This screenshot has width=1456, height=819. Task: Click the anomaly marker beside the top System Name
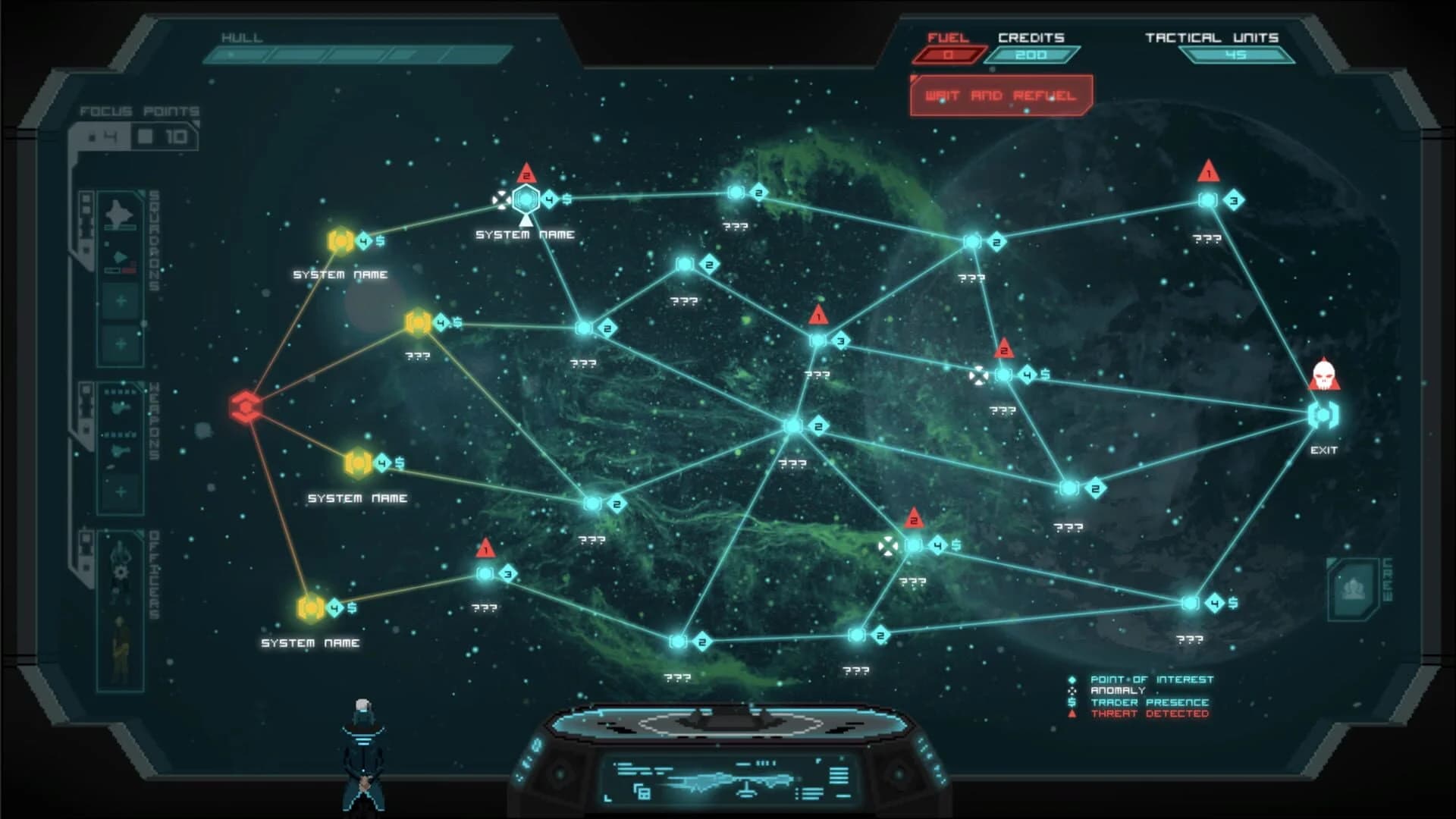tap(500, 200)
